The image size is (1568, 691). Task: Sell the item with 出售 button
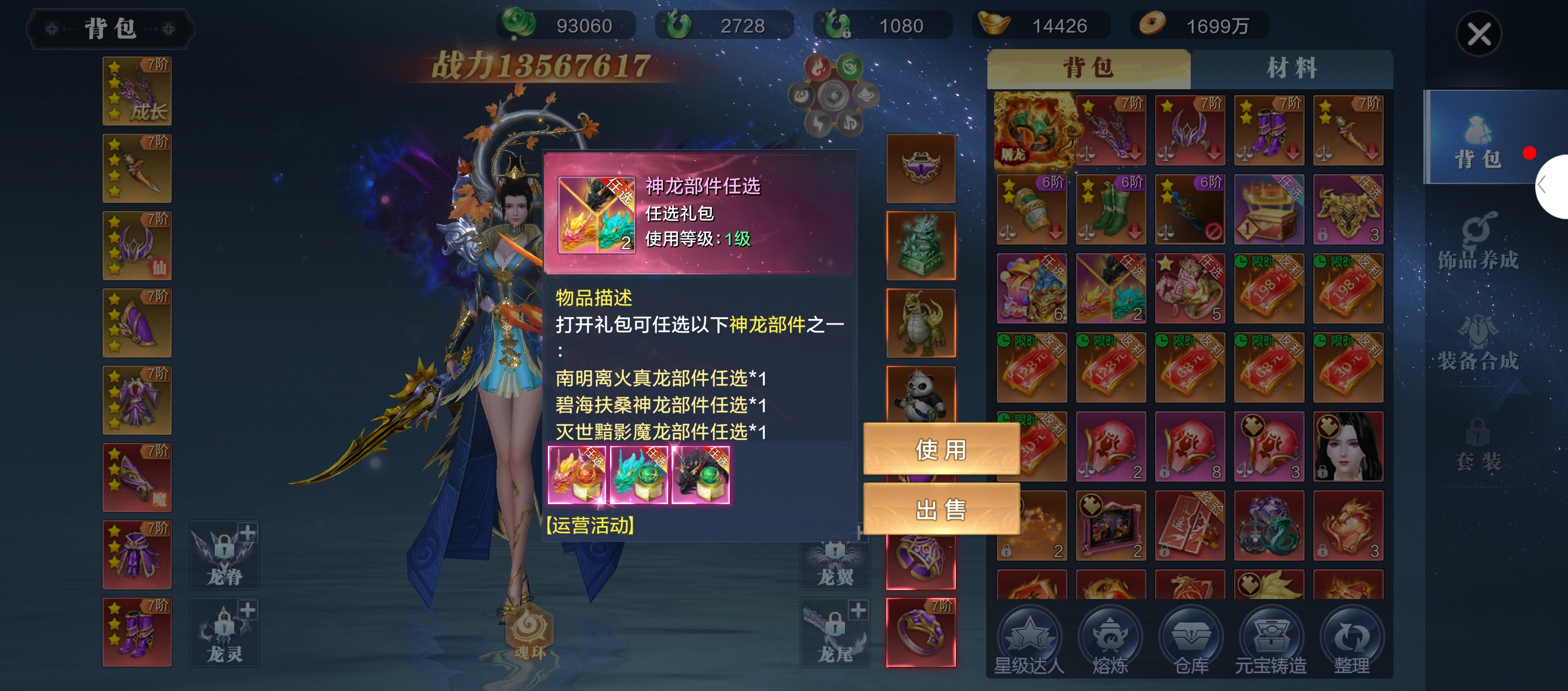tap(940, 509)
